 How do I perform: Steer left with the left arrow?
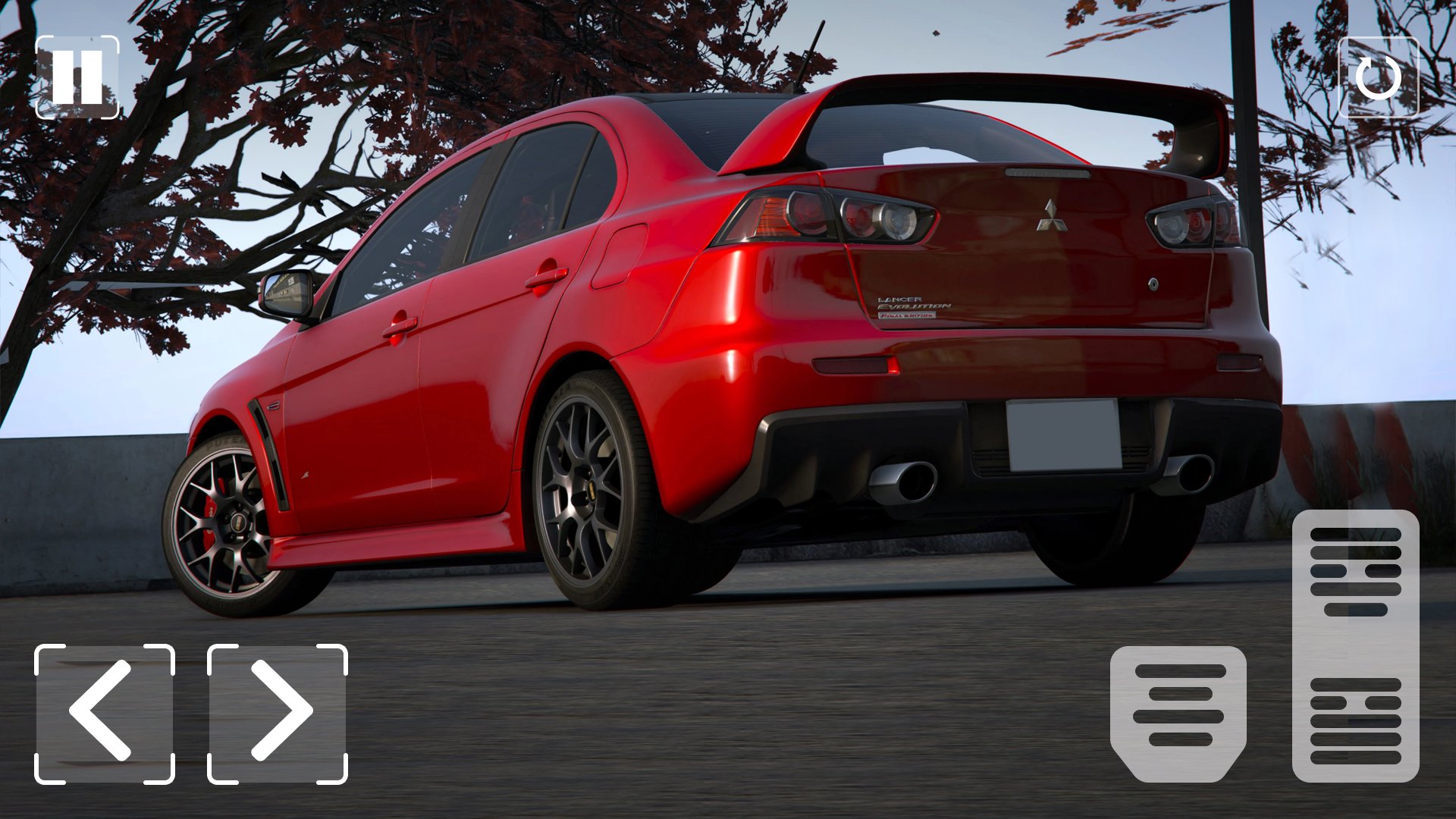(105, 714)
